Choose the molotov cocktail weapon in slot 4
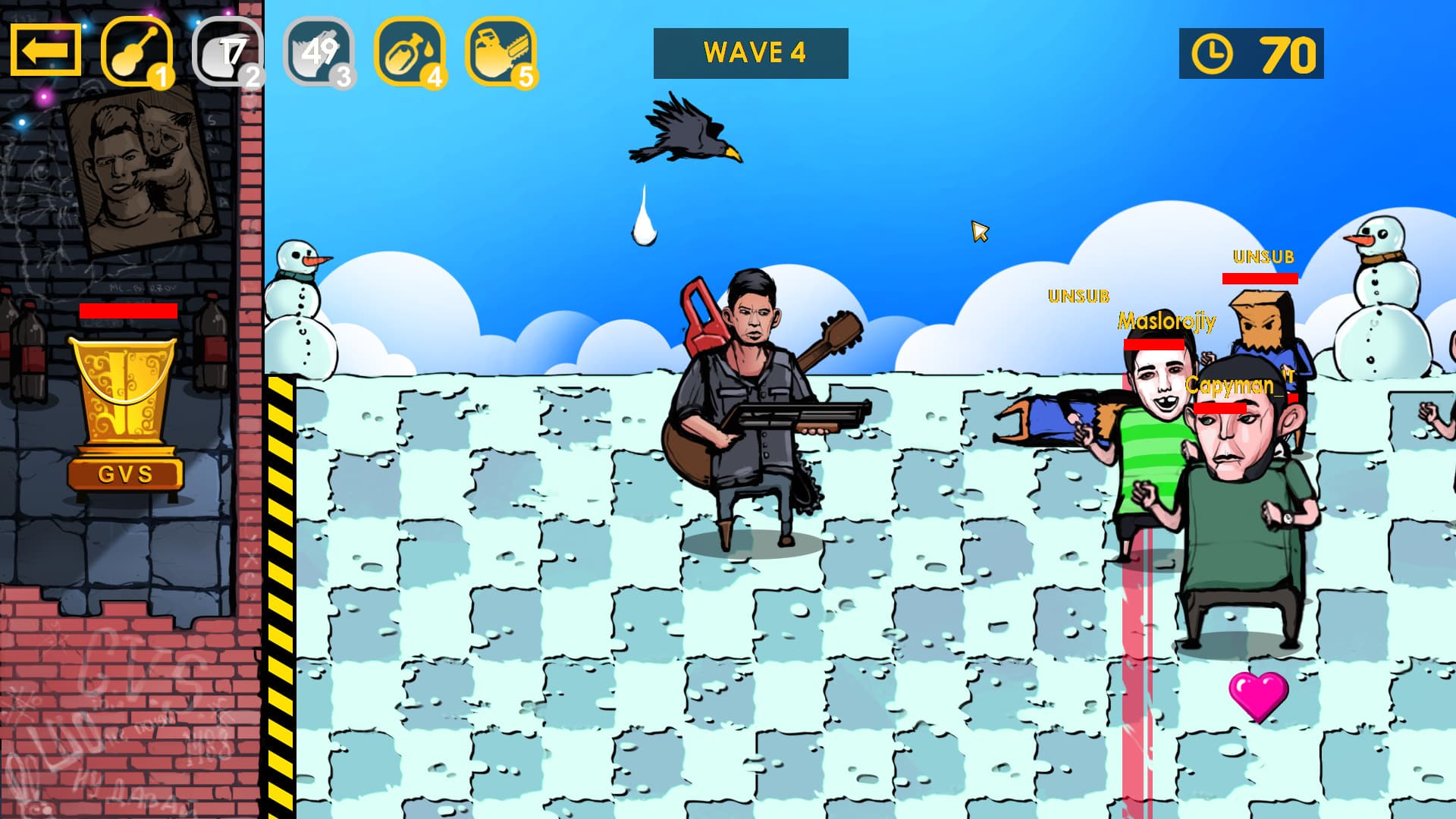1456x819 pixels. point(407,52)
